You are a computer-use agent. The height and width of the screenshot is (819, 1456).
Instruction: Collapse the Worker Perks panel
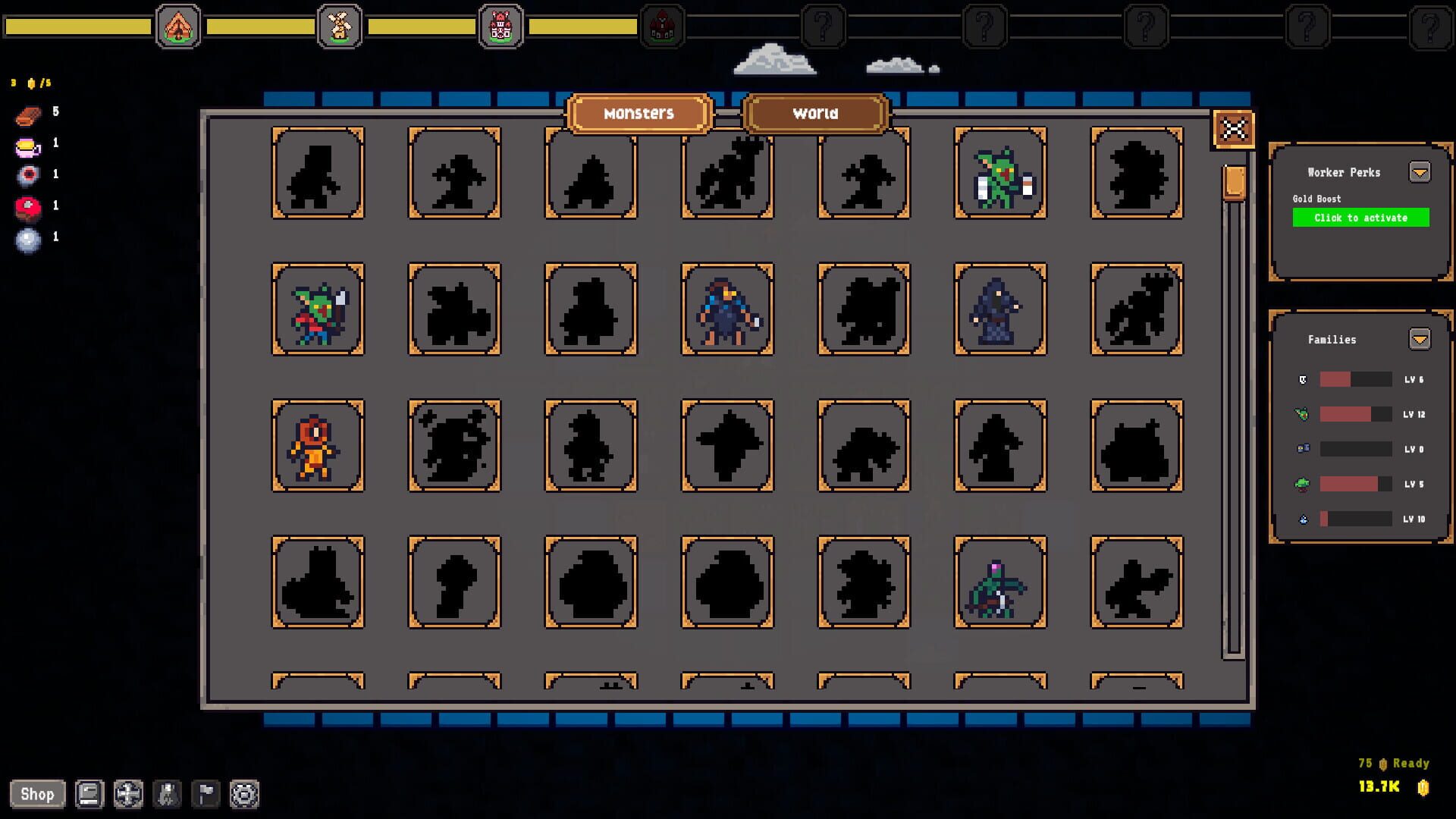[1420, 172]
